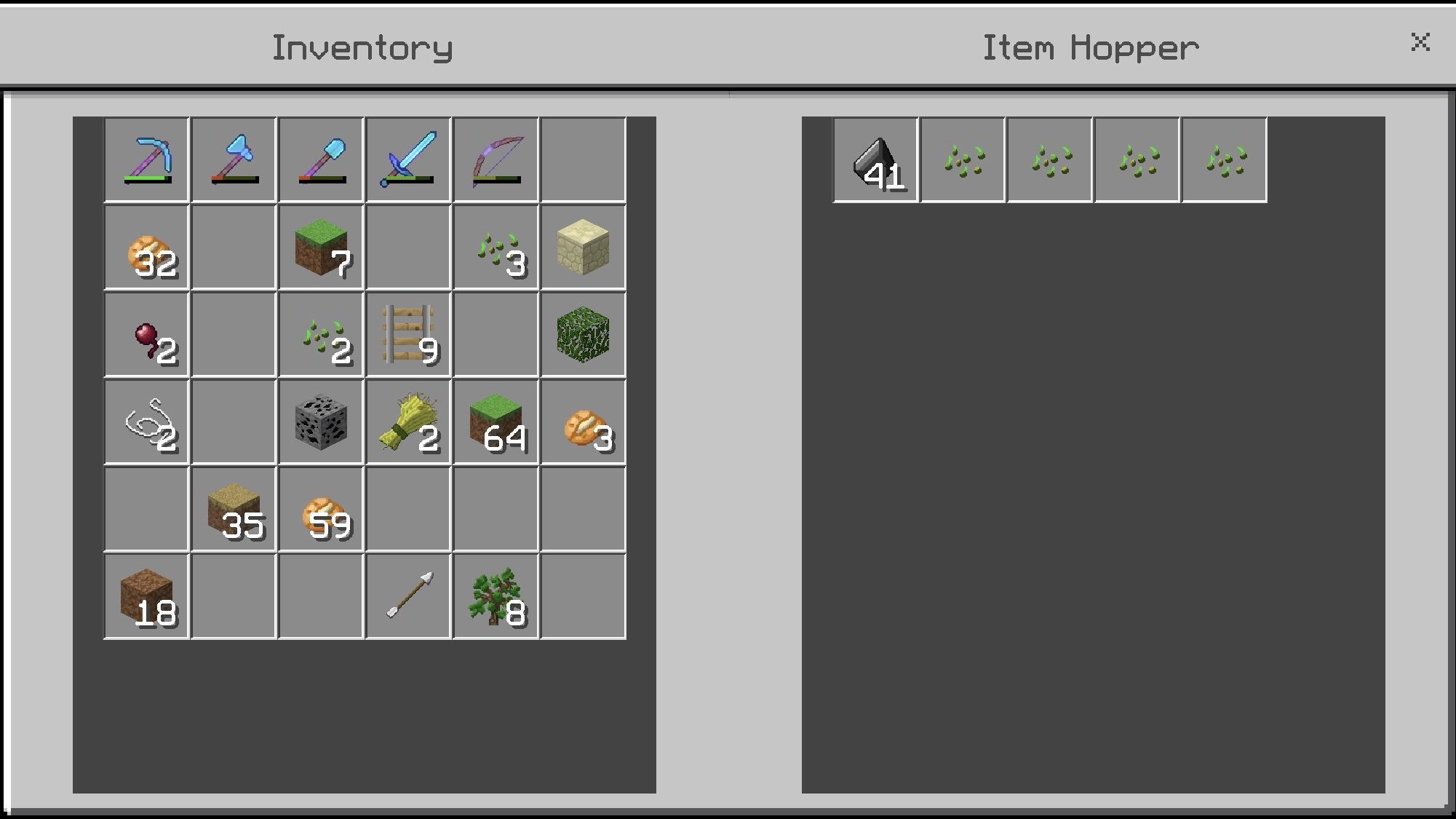
Task: Pick up the dirt stack of 18
Action: 146,596
